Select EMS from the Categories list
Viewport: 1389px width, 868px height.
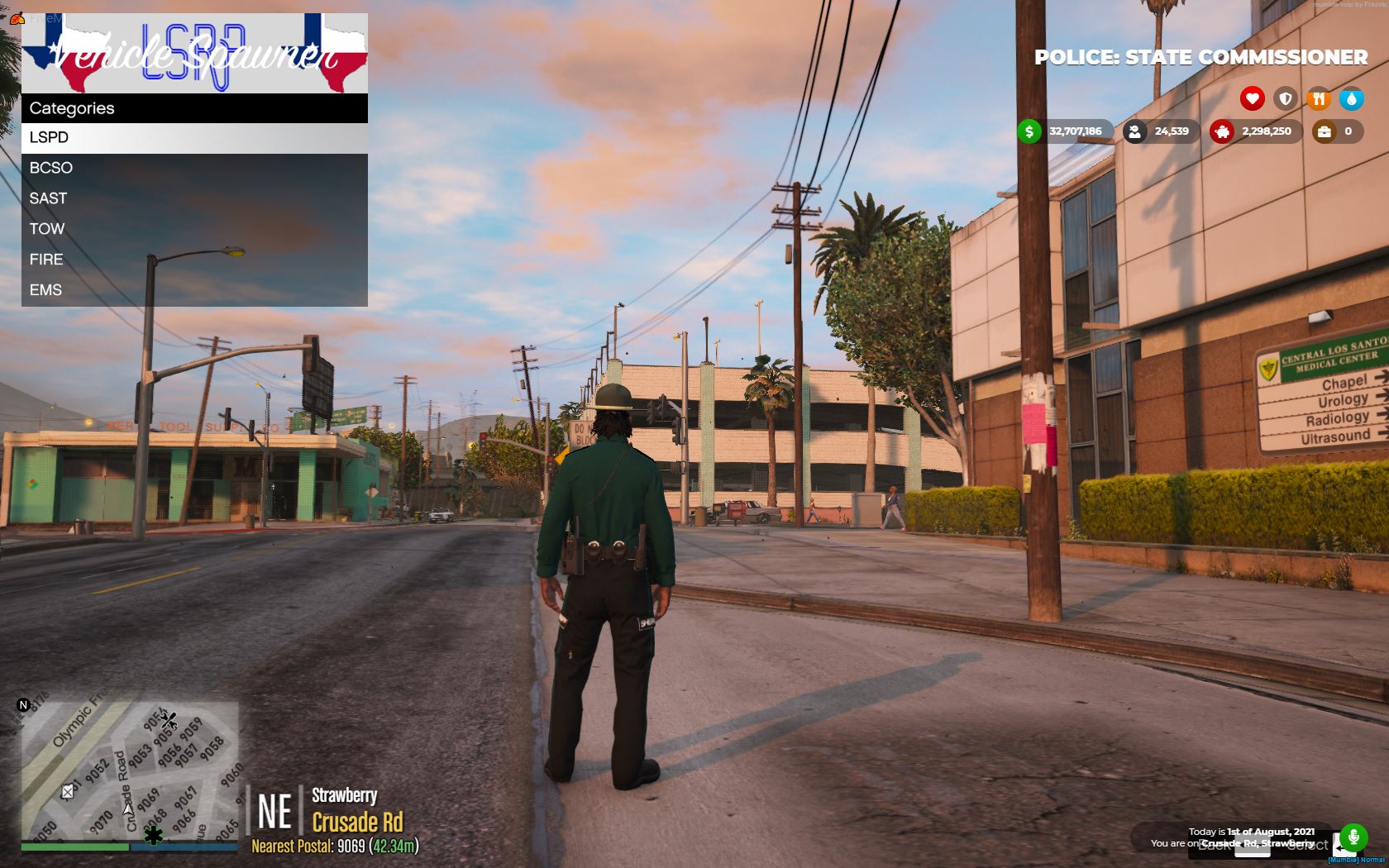click(x=47, y=290)
